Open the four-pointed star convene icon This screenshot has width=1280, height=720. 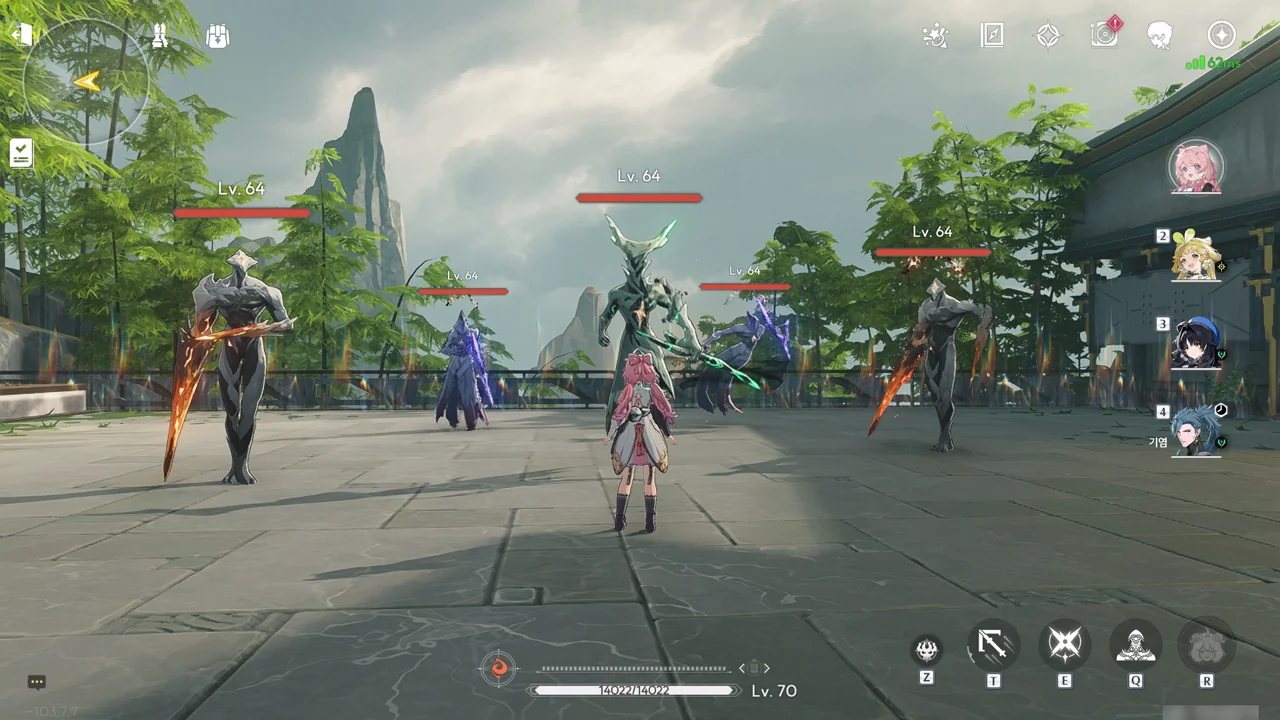pos(1047,36)
